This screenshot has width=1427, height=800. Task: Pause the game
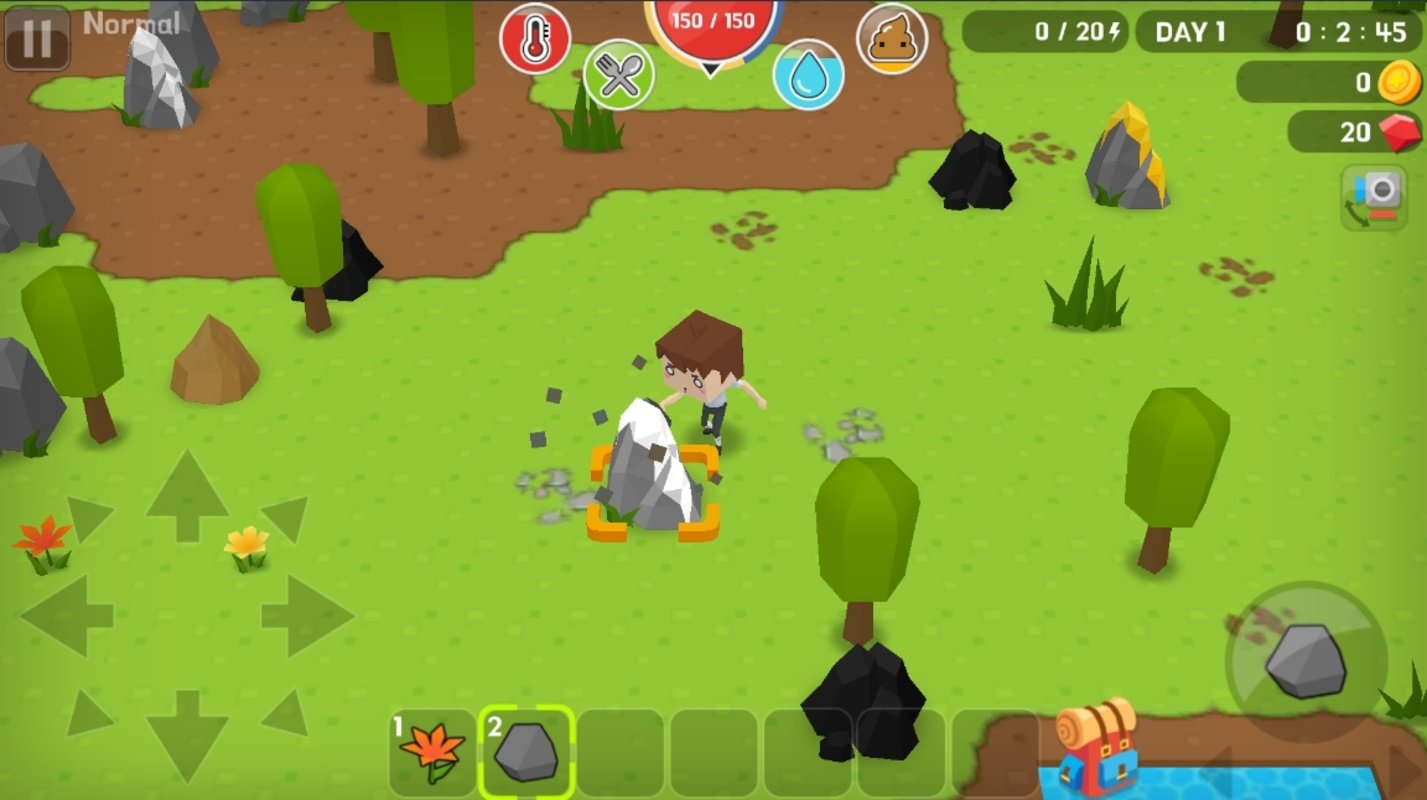click(x=37, y=38)
